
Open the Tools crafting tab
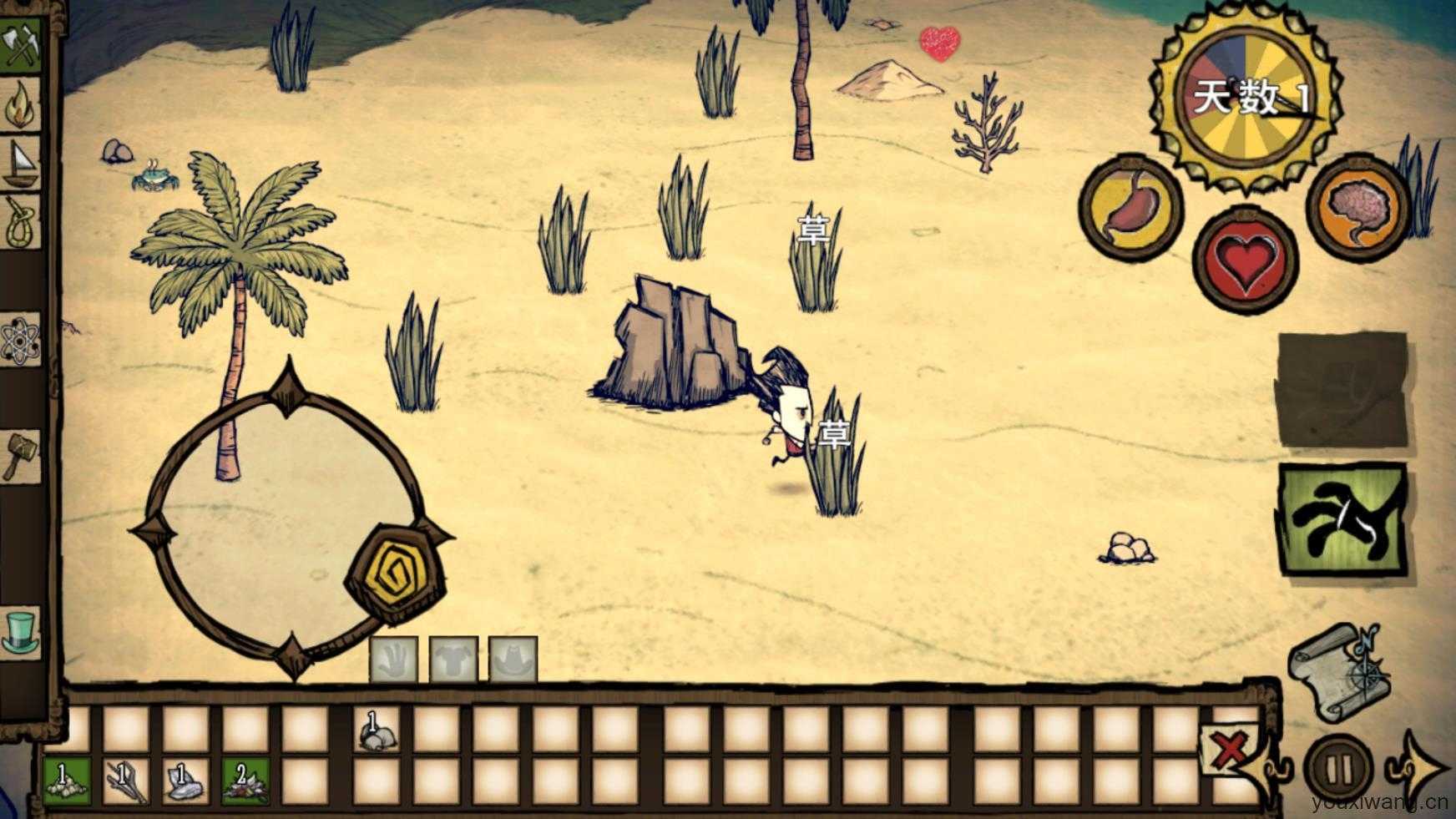point(21,42)
